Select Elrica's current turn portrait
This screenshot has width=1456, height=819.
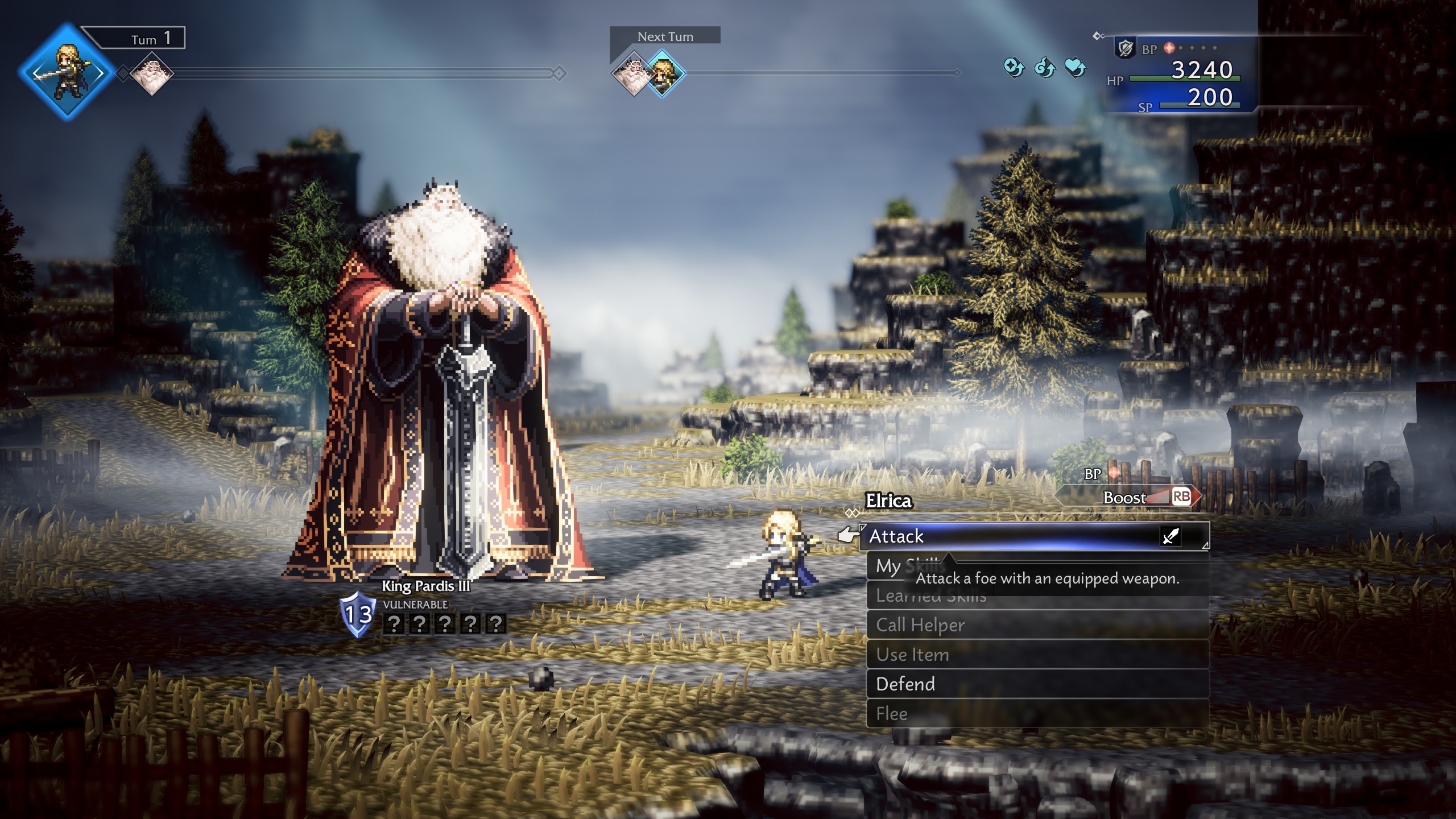click(x=67, y=72)
